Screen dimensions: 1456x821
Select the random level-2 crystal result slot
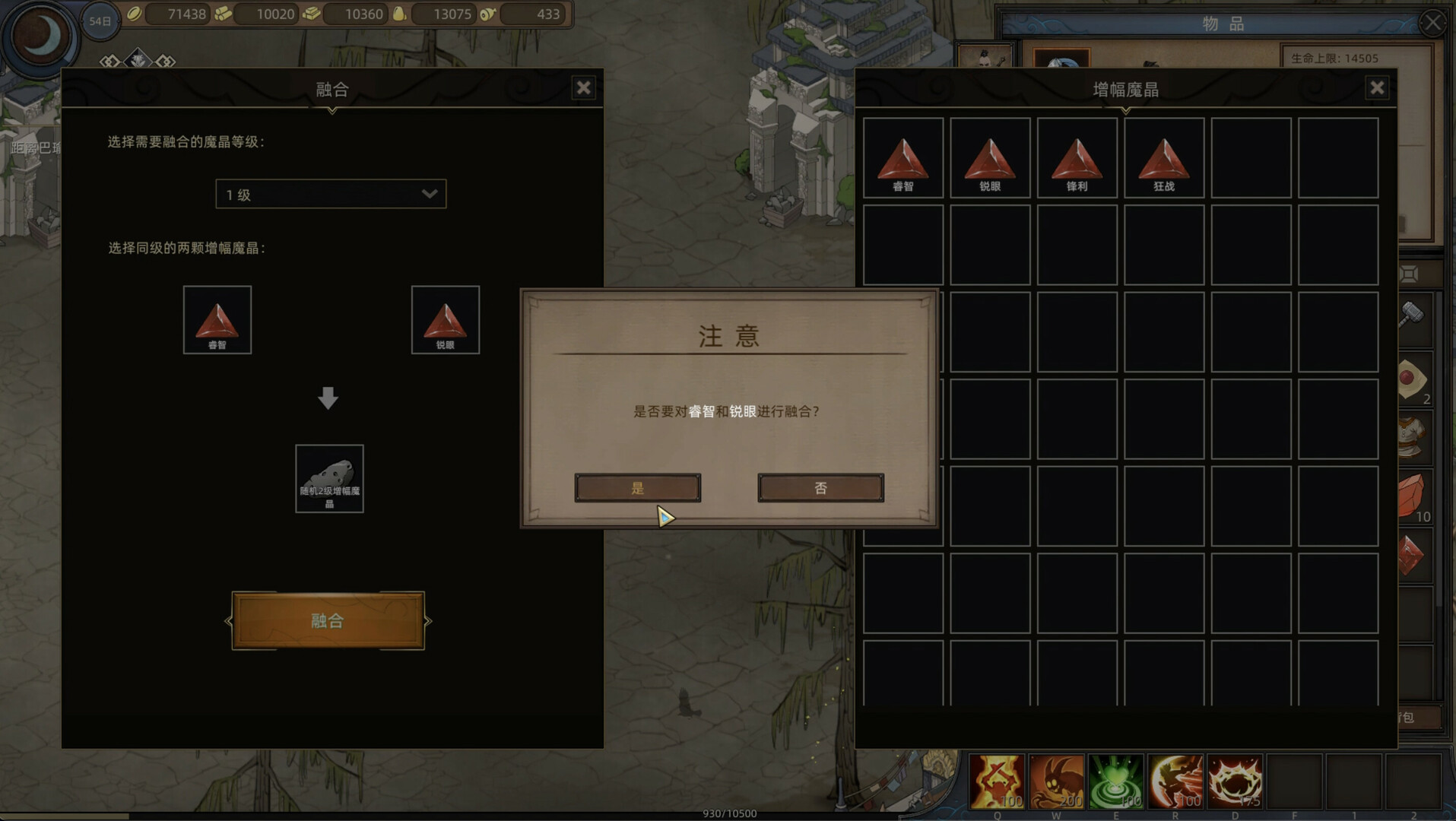329,479
